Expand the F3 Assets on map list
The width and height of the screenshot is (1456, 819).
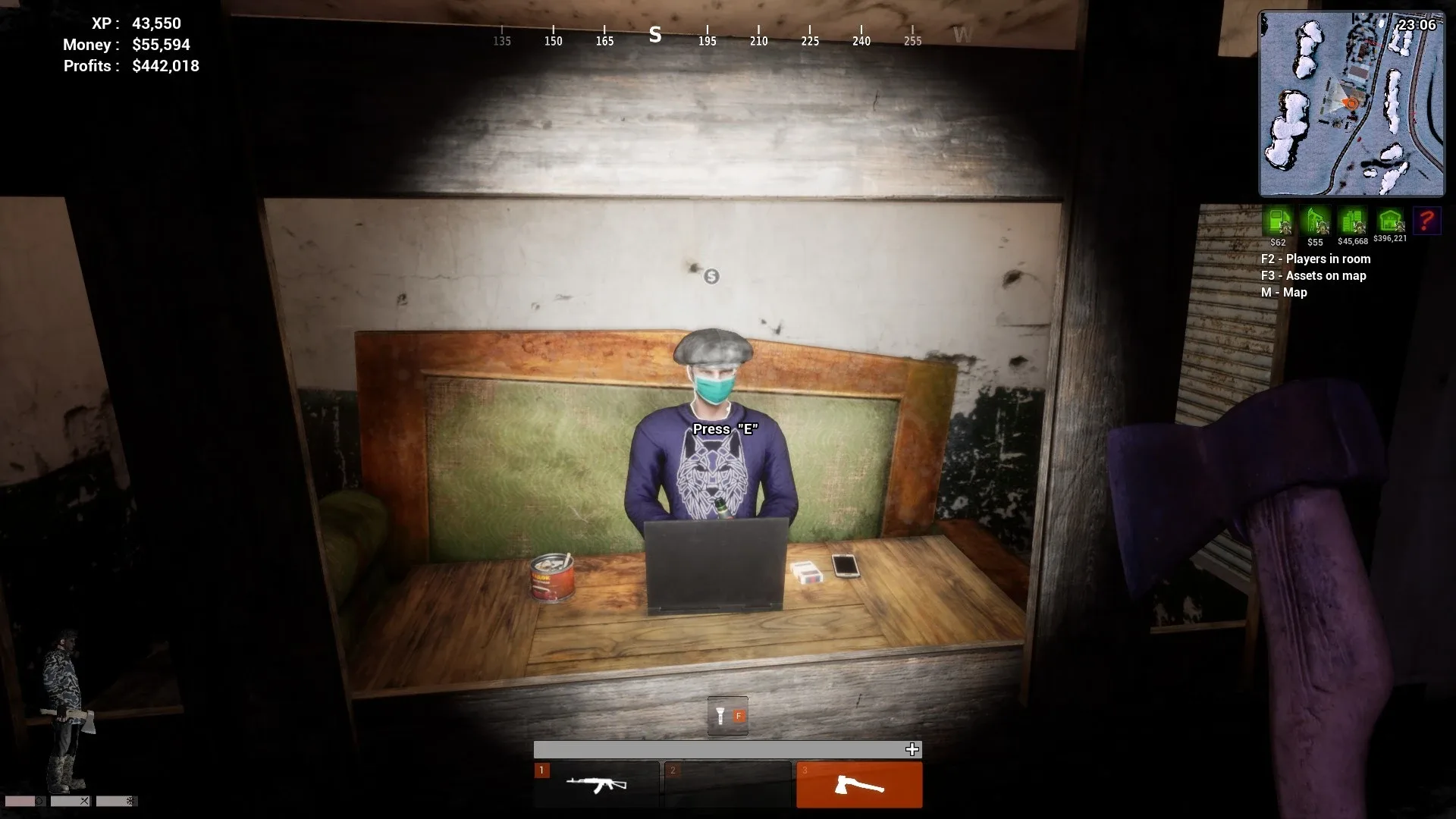pyautogui.click(x=1313, y=275)
